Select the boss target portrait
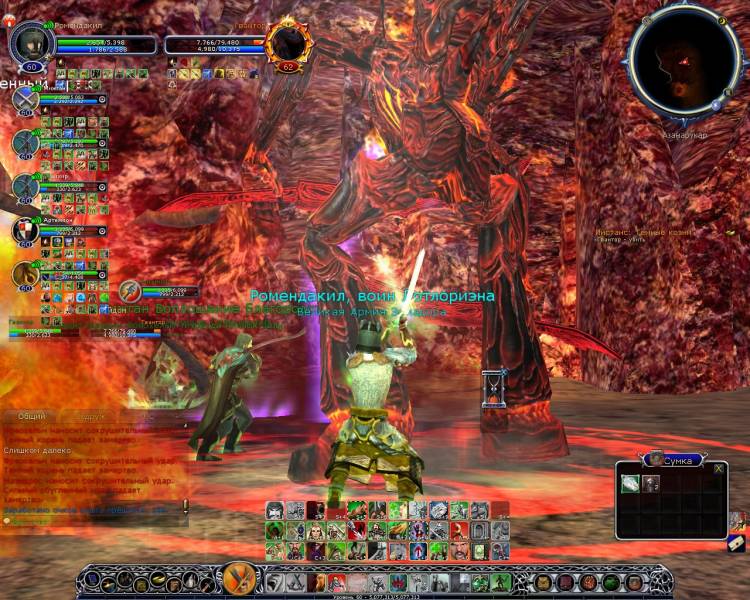This screenshot has height=600, width=750. point(291,42)
